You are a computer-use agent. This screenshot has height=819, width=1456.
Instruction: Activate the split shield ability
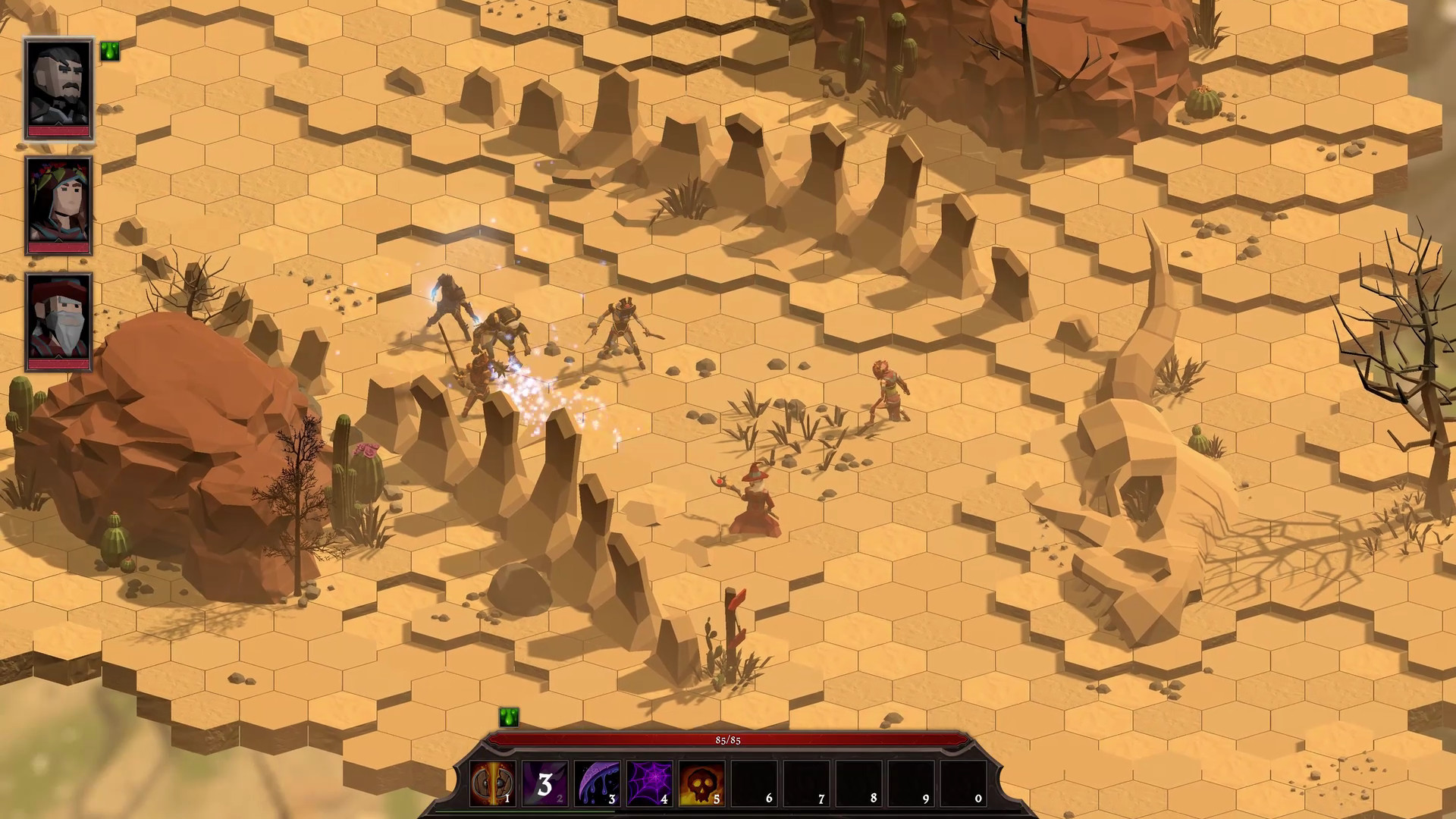pos(492,783)
